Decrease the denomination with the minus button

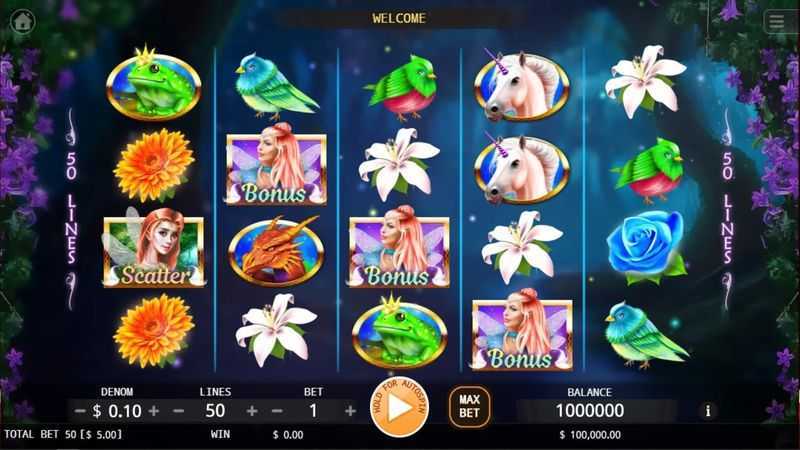click(79, 411)
